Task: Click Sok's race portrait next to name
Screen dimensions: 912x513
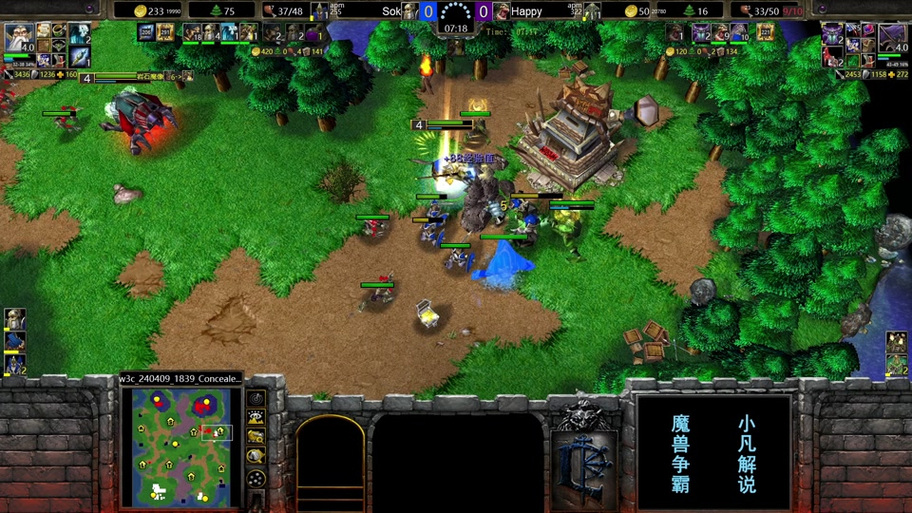Action: 409,12
